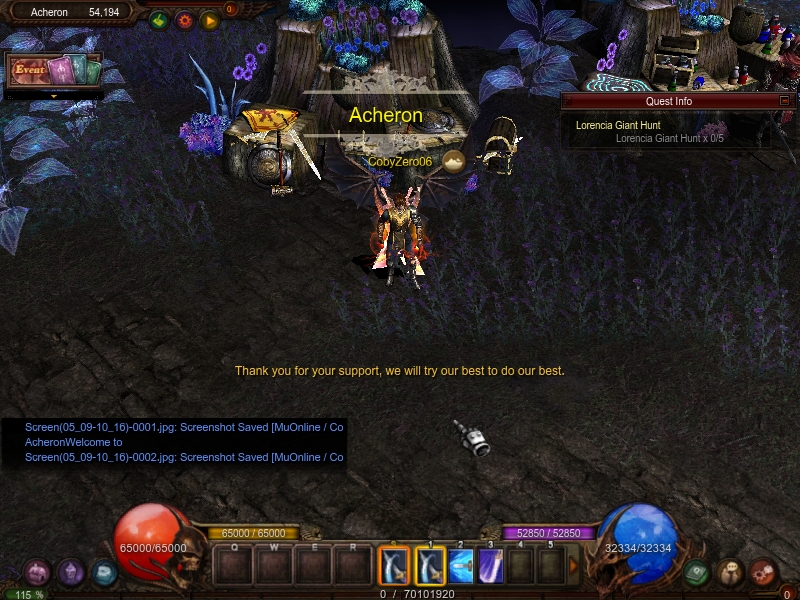
Task: Click the teal round menu button
Action: (104, 572)
